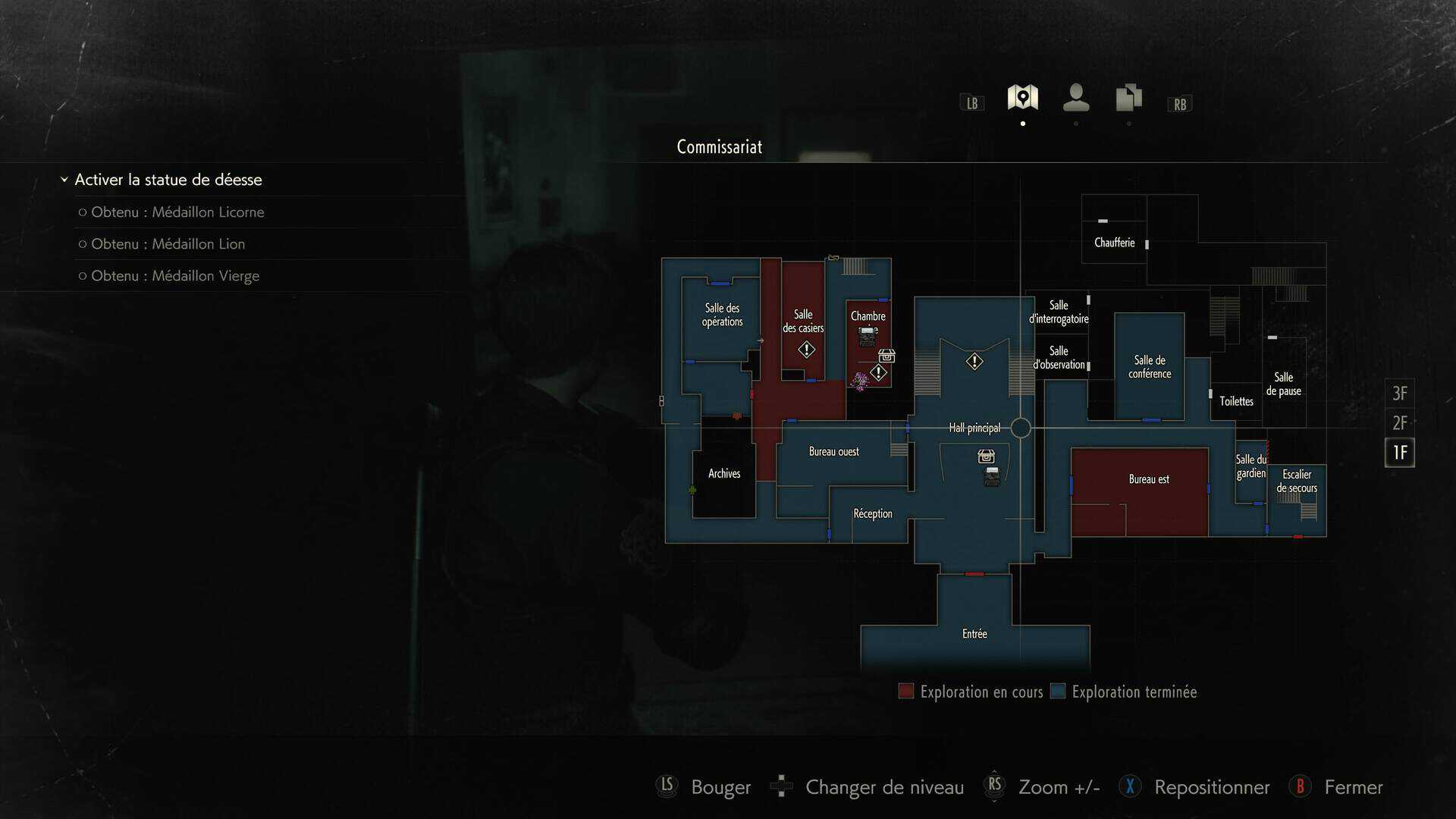
Task: Collapse the Activer la statue de déesse objective
Action: (x=64, y=180)
